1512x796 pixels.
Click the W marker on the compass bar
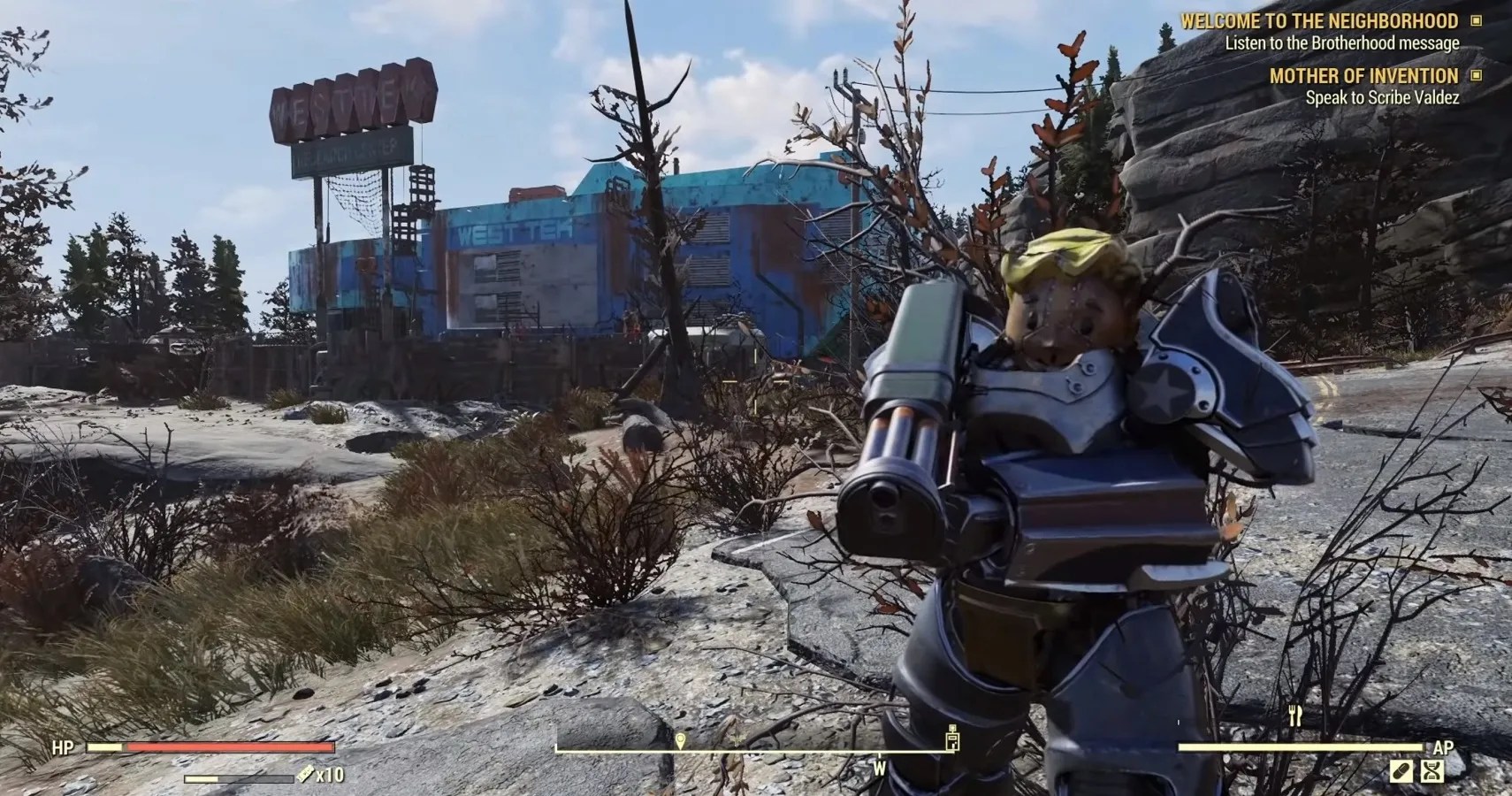tap(880, 766)
